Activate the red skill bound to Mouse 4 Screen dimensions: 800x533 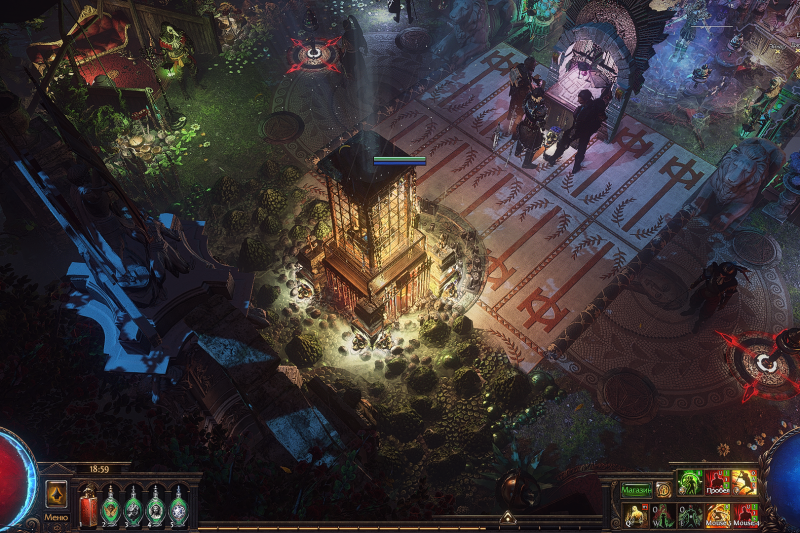pyautogui.click(x=745, y=515)
